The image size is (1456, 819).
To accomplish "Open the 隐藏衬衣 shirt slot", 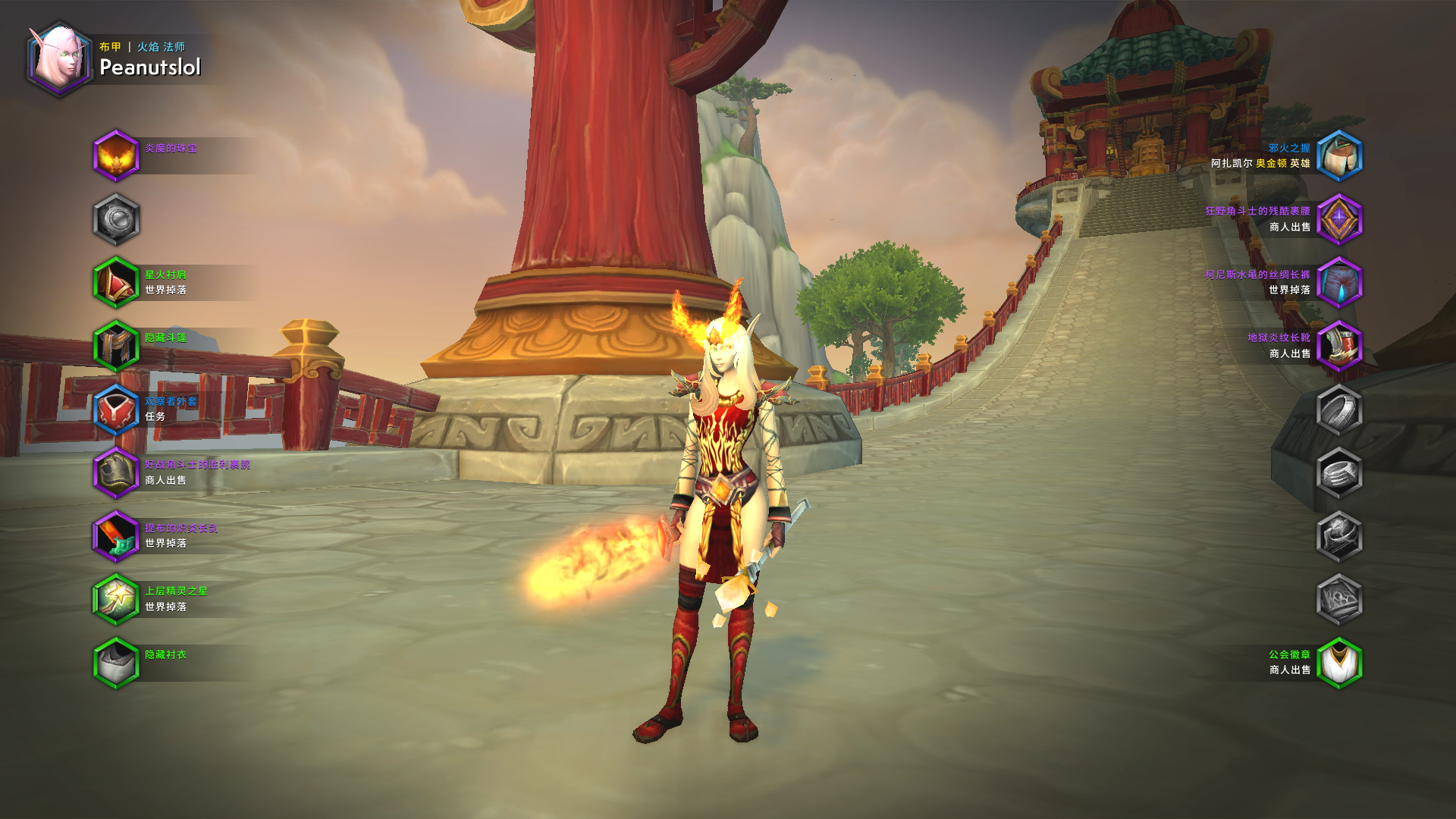I will tap(116, 663).
